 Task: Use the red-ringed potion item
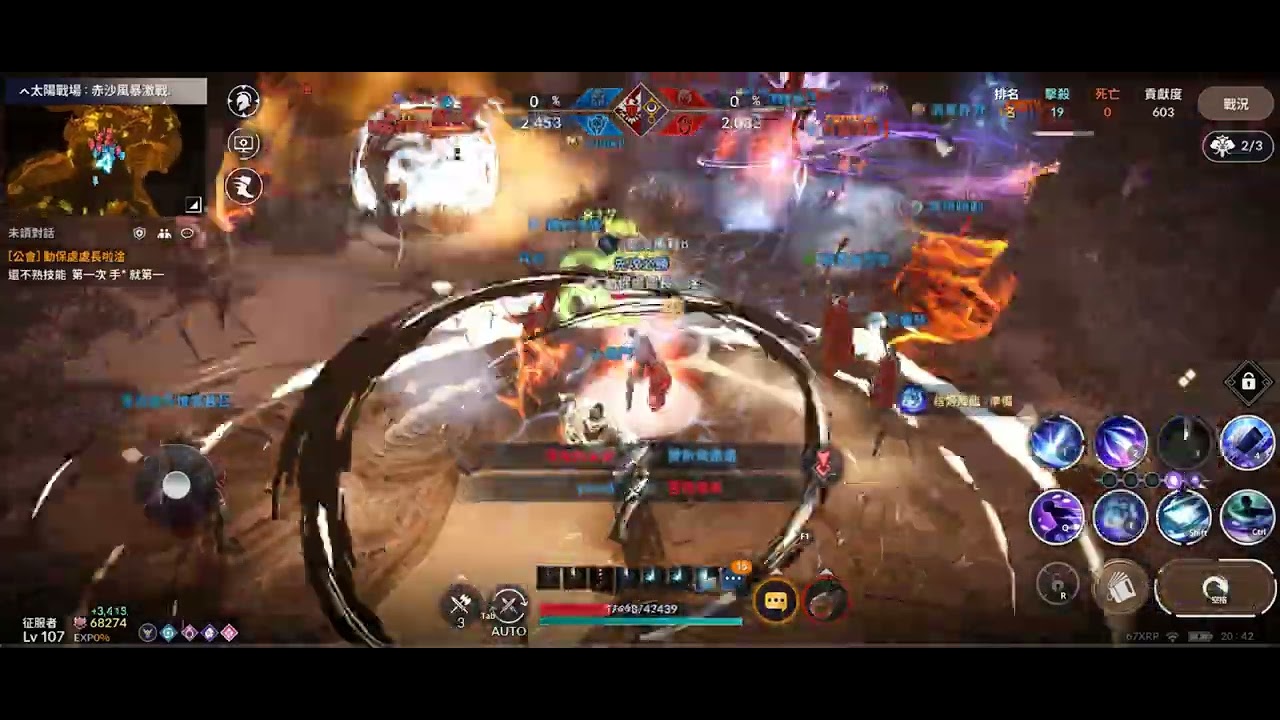(826, 600)
